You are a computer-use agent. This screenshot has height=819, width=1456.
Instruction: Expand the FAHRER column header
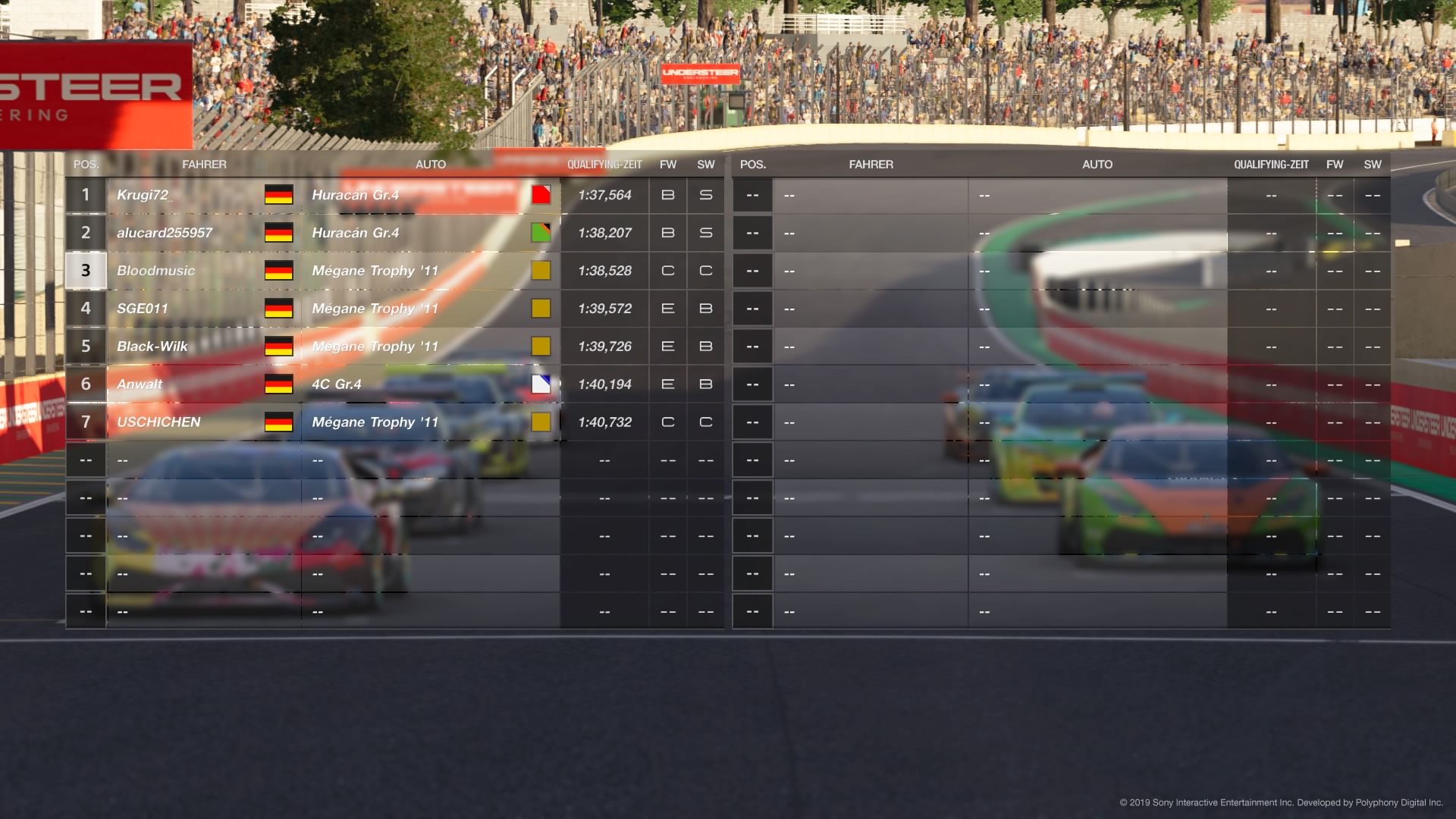point(205,164)
